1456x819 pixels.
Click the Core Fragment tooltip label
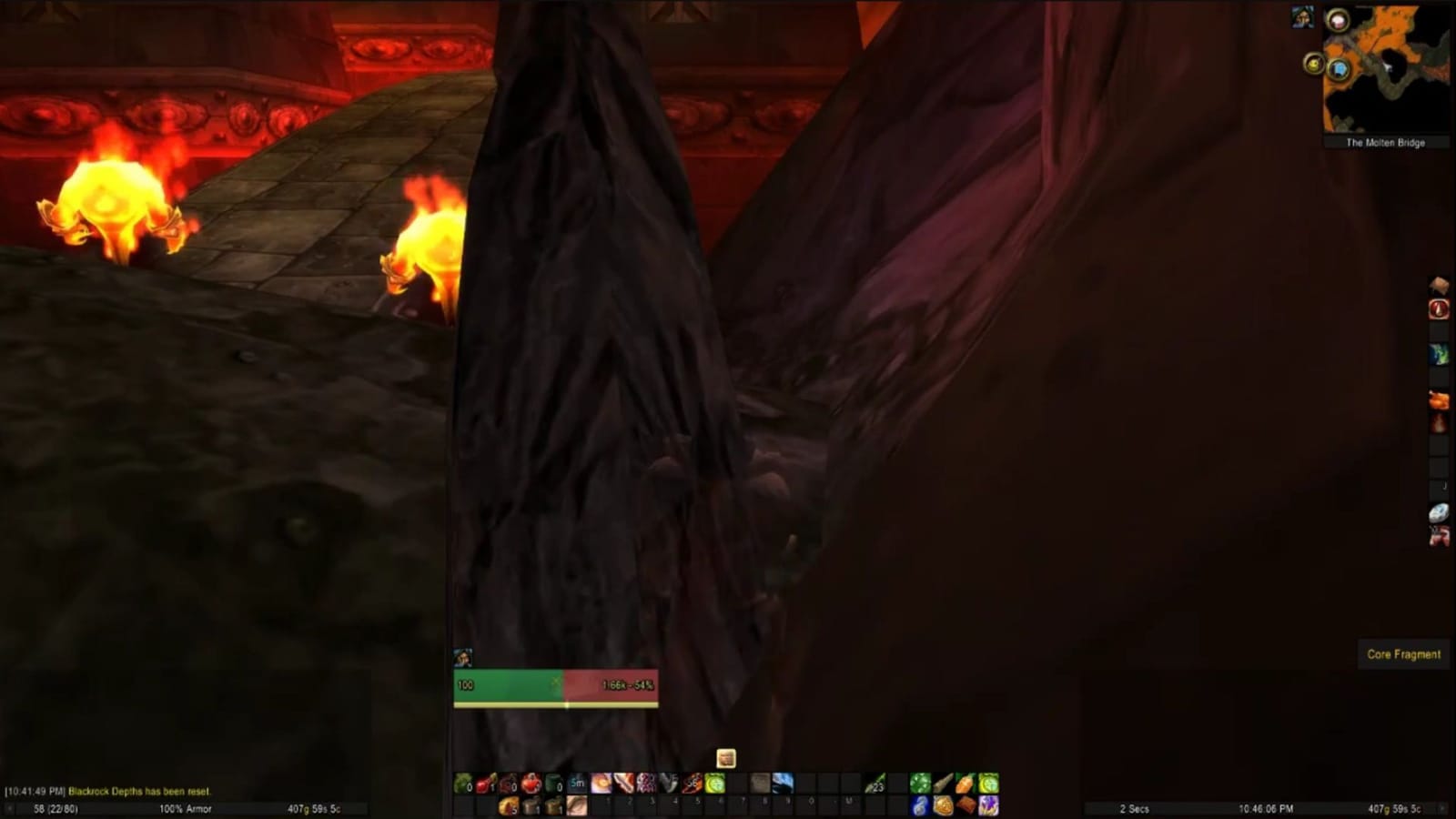[x=1404, y=653]
